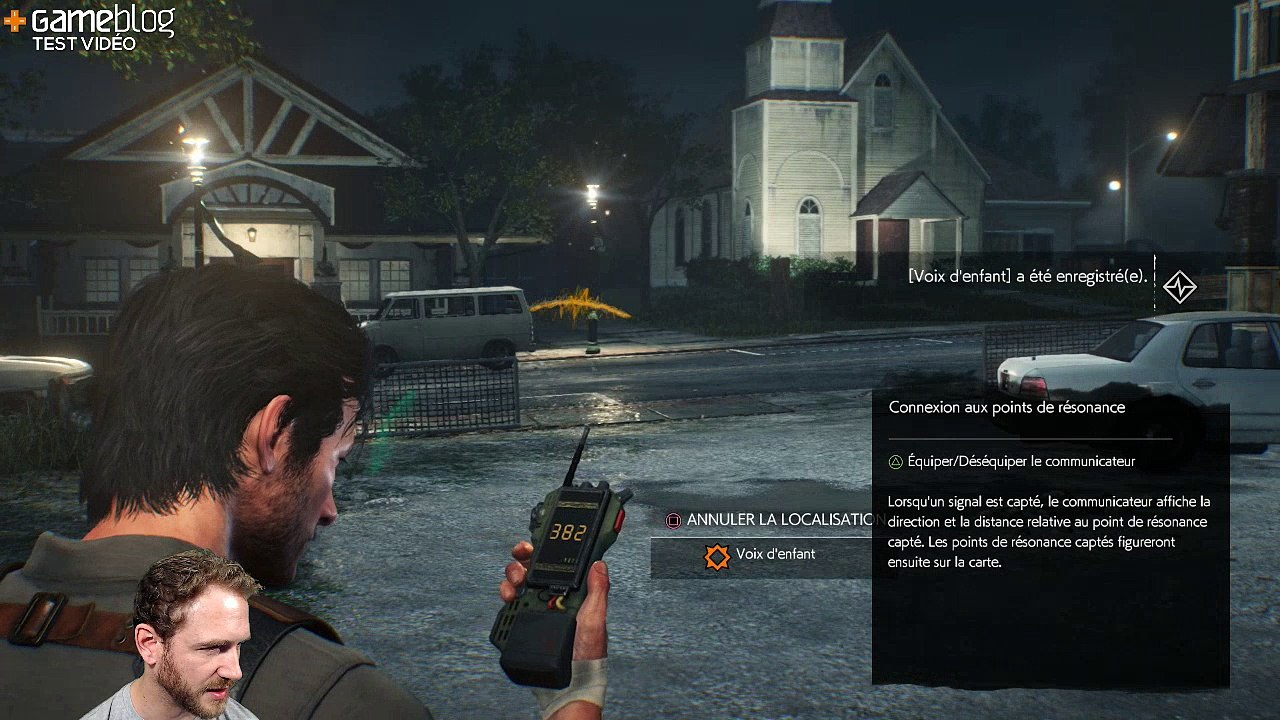Screen dimensions: 1280x720
Task: Click the resonance waveform icon beside the notification
Action: [x=1180, y=287]
